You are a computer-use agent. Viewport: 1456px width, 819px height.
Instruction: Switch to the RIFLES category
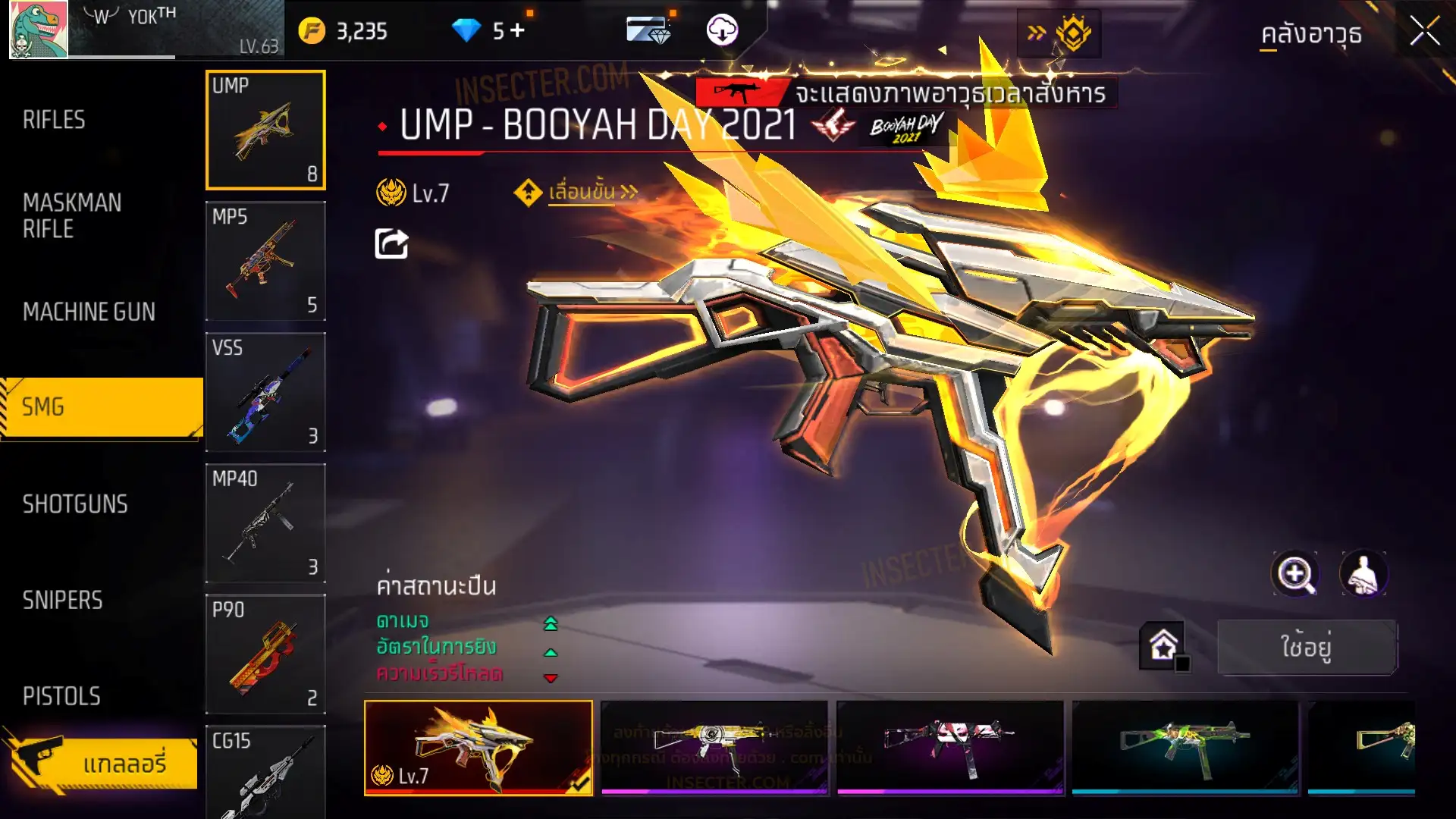54,120
